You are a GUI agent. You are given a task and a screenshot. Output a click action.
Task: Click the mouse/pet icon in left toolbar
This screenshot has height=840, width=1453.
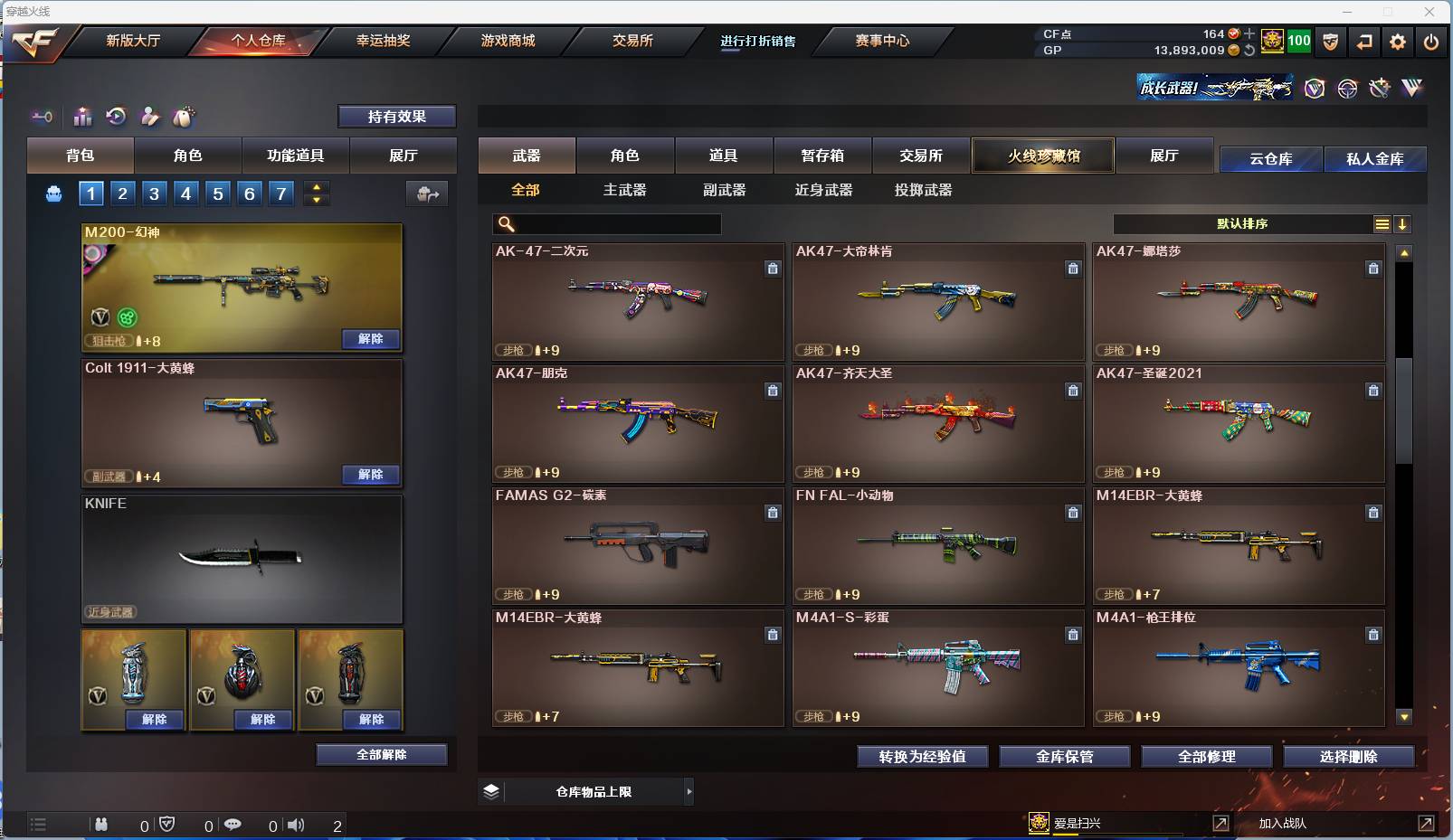click(185, 116)
